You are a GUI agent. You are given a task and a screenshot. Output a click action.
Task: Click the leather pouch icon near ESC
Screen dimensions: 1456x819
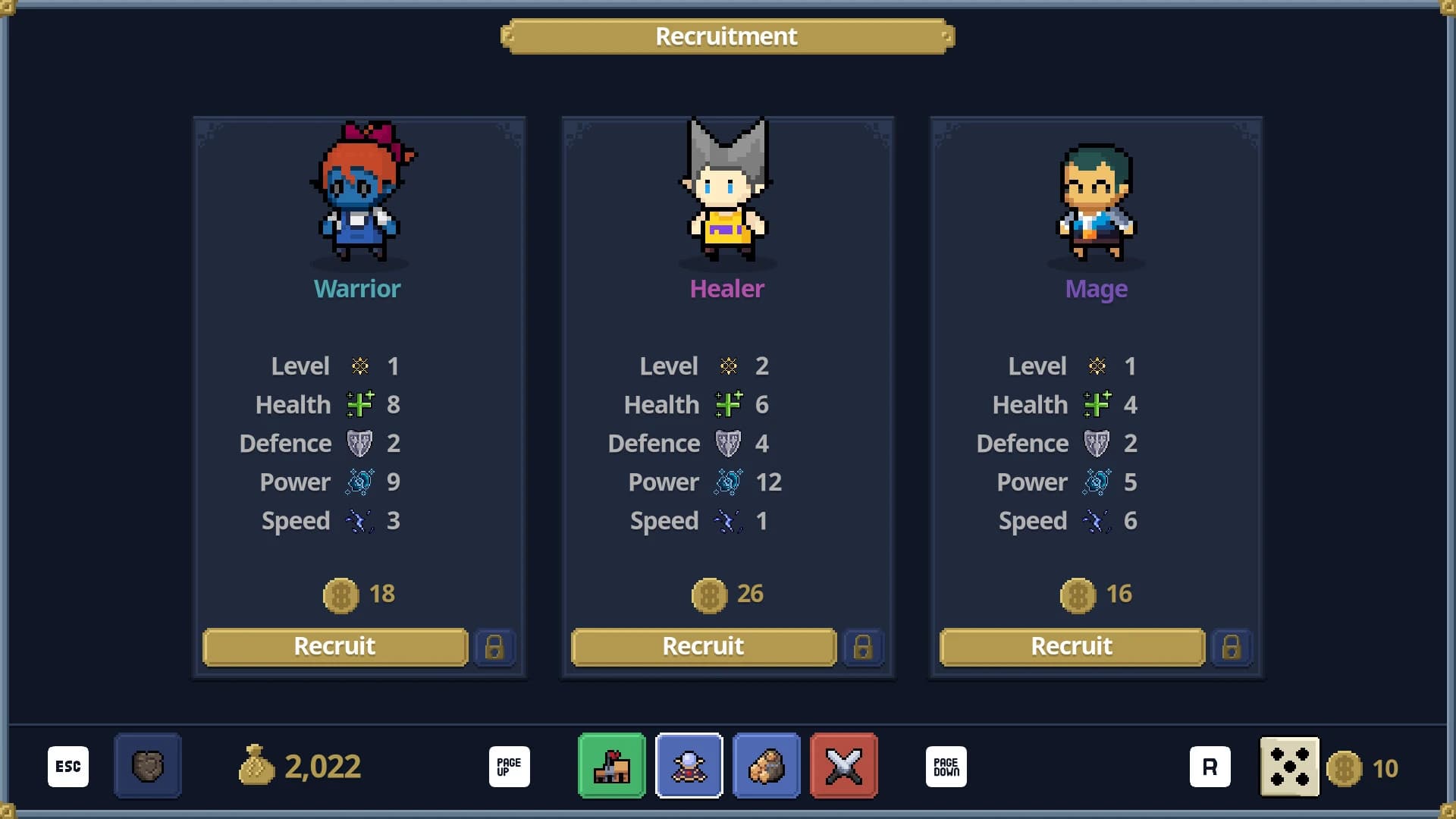point(147,766)
